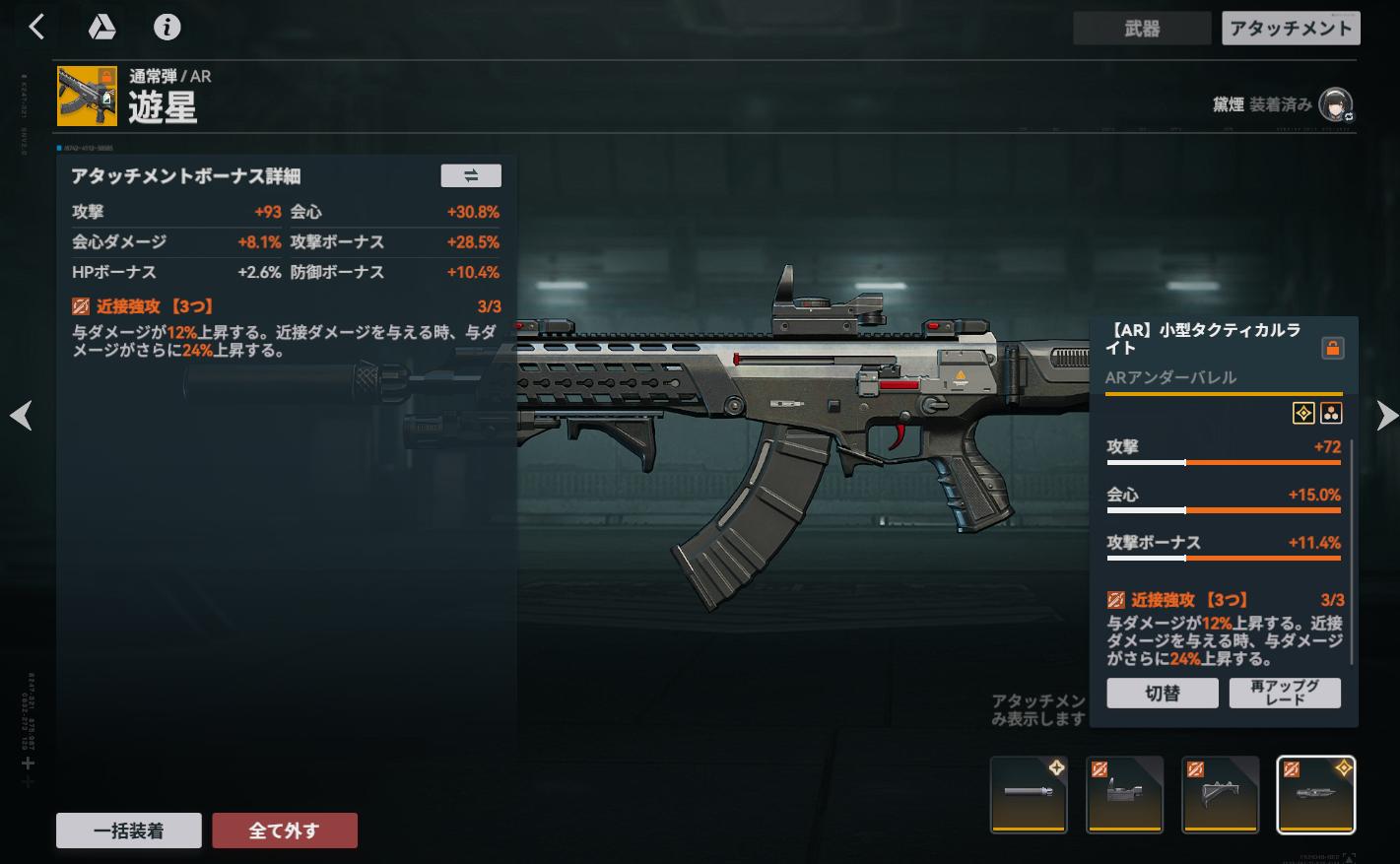Go back with the top-left arrow

36,28
